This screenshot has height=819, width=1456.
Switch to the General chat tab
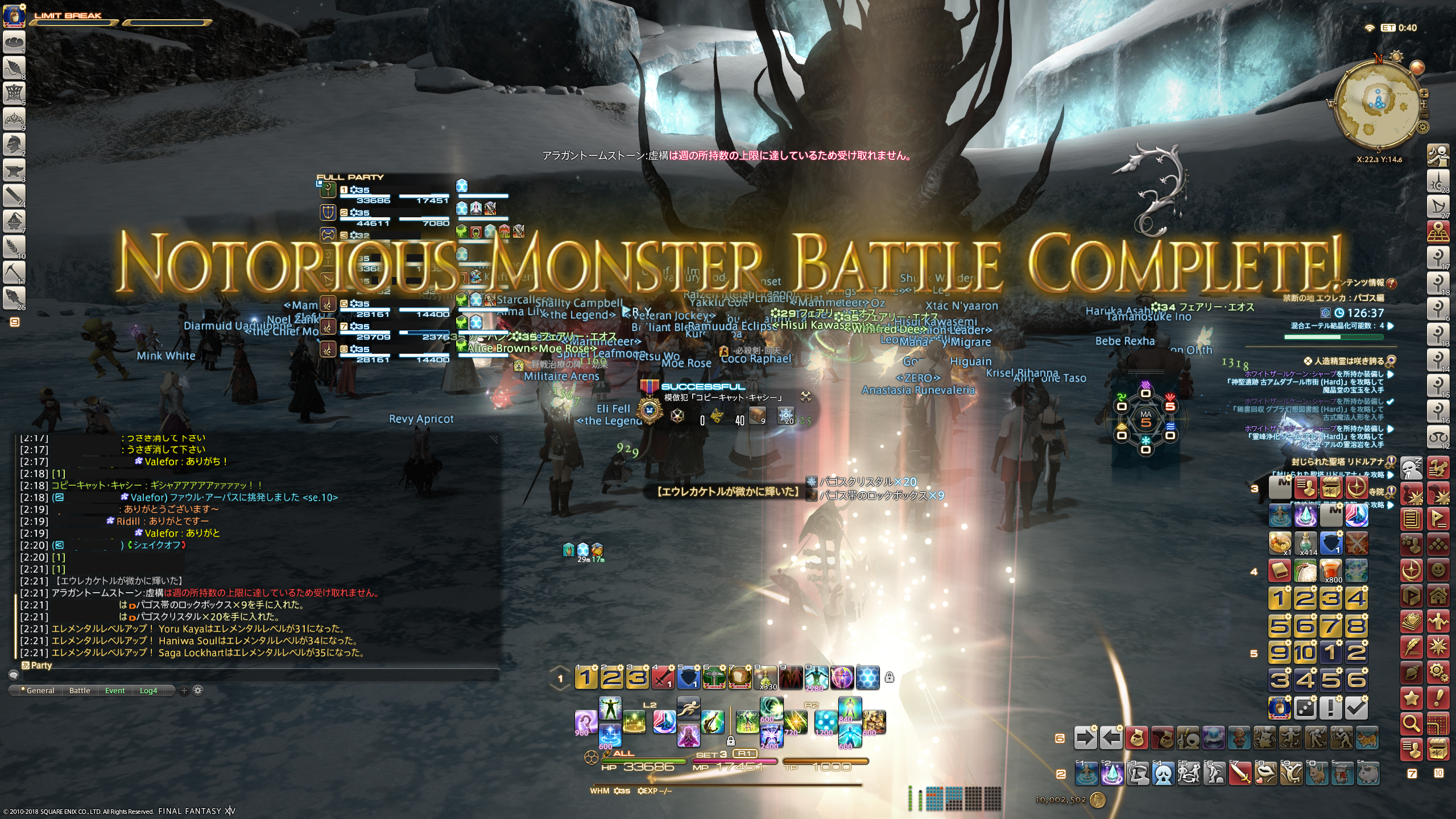[40, 690]
